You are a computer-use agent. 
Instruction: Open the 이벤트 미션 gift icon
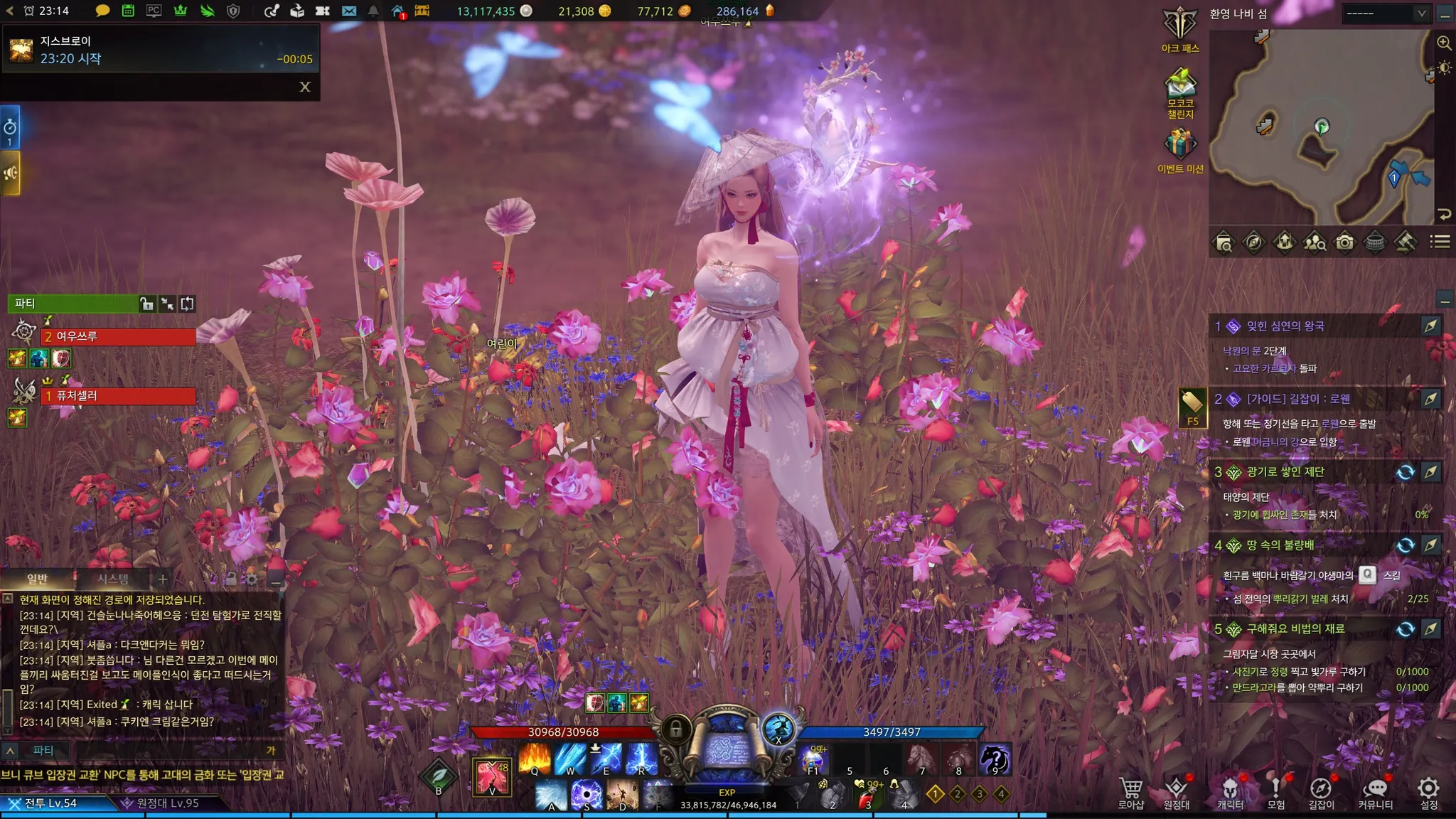(x=1180, y=144)
